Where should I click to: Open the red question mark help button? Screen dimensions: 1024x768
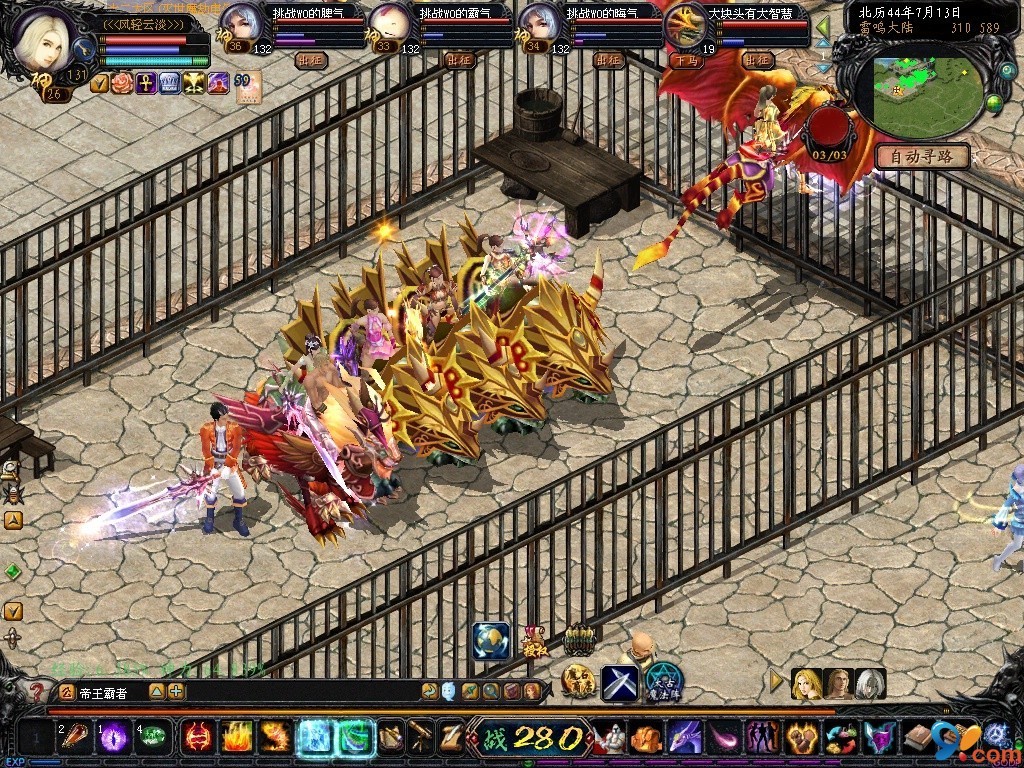[x=37, y=691]
